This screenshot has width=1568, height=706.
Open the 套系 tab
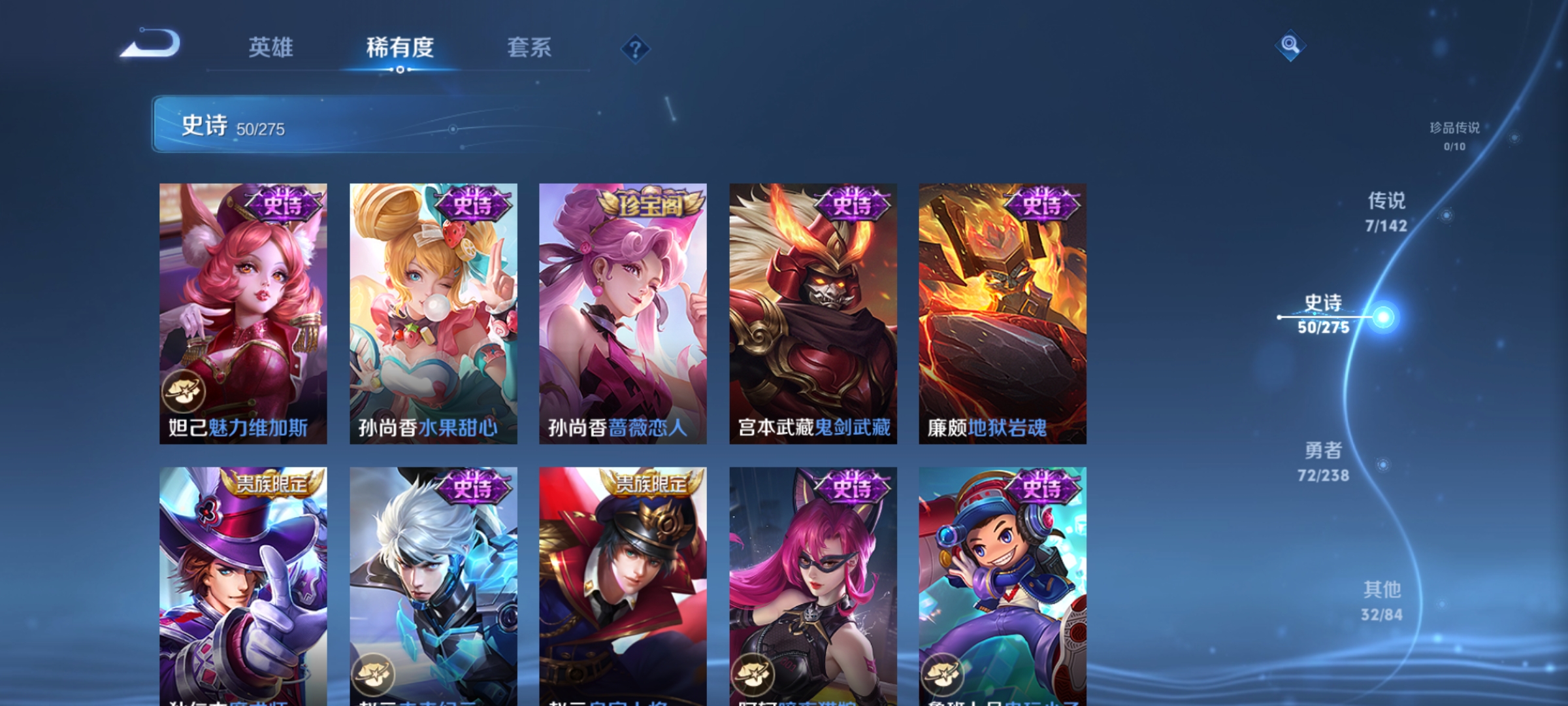[x=531, y=47]
